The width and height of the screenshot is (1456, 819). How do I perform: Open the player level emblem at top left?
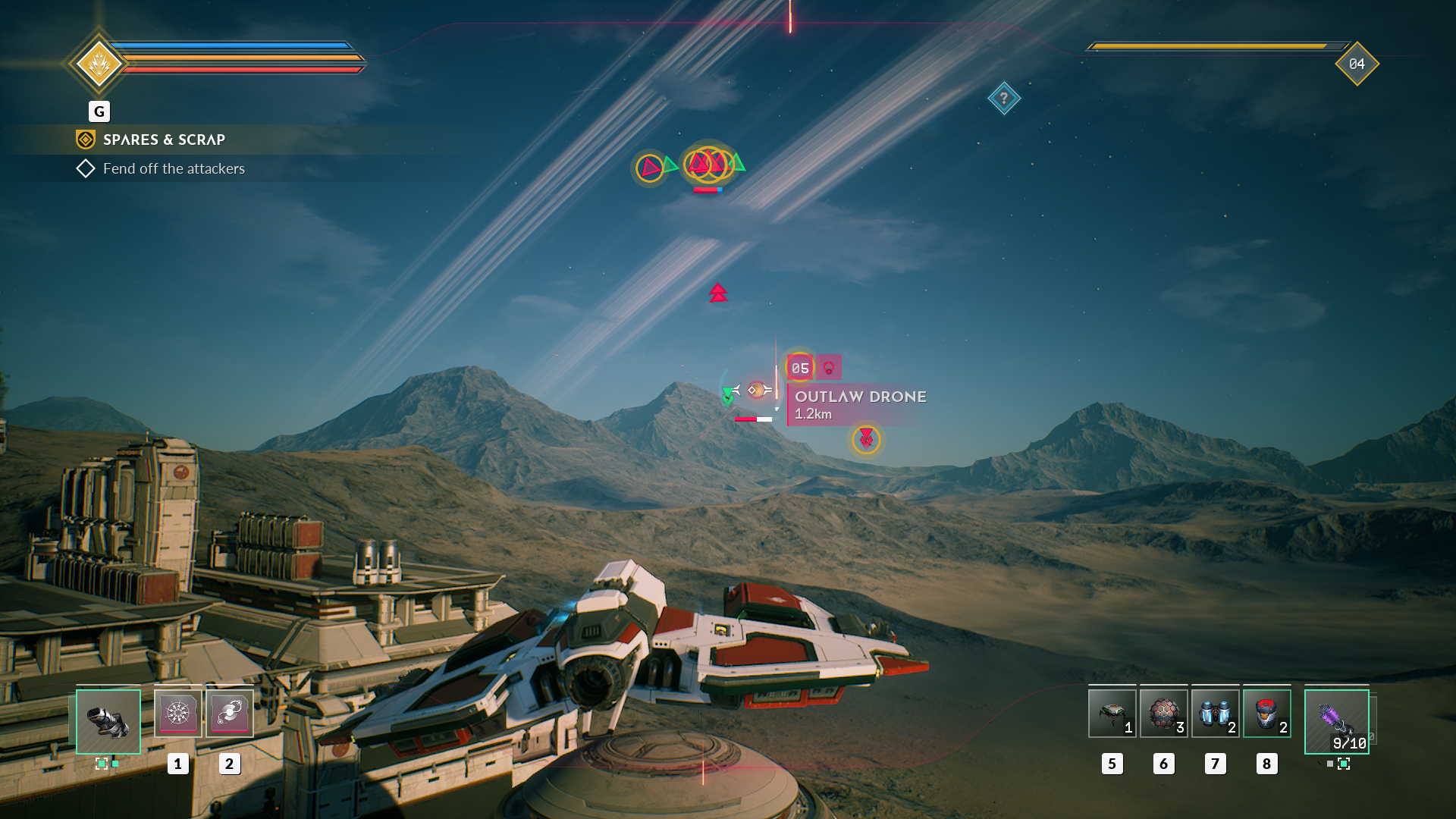(x=99, y=64)
